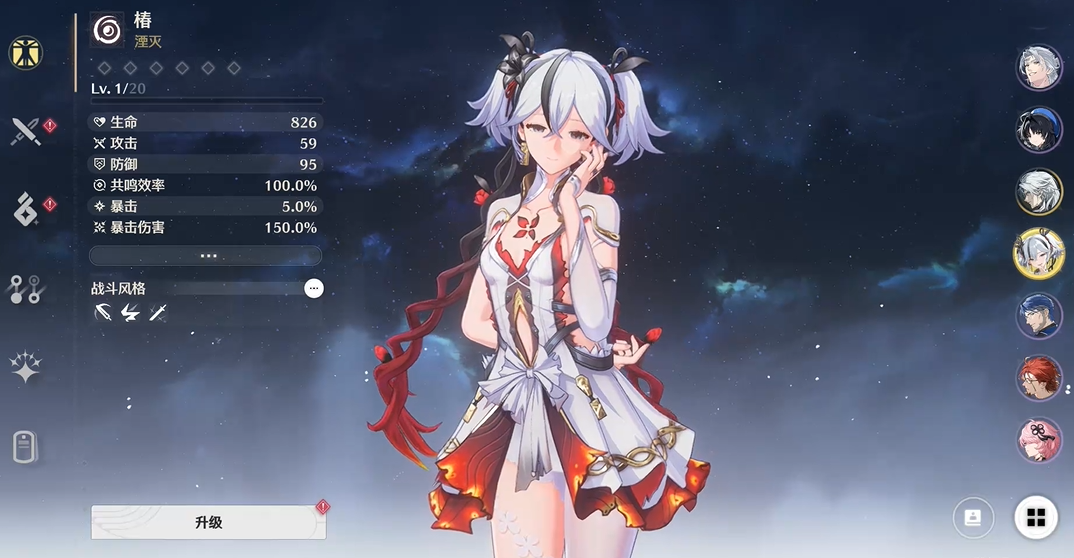Select the dark-haired blue beret character portrait
1074x558 pixels.
pyautogui.click(x=1039, y=129)
